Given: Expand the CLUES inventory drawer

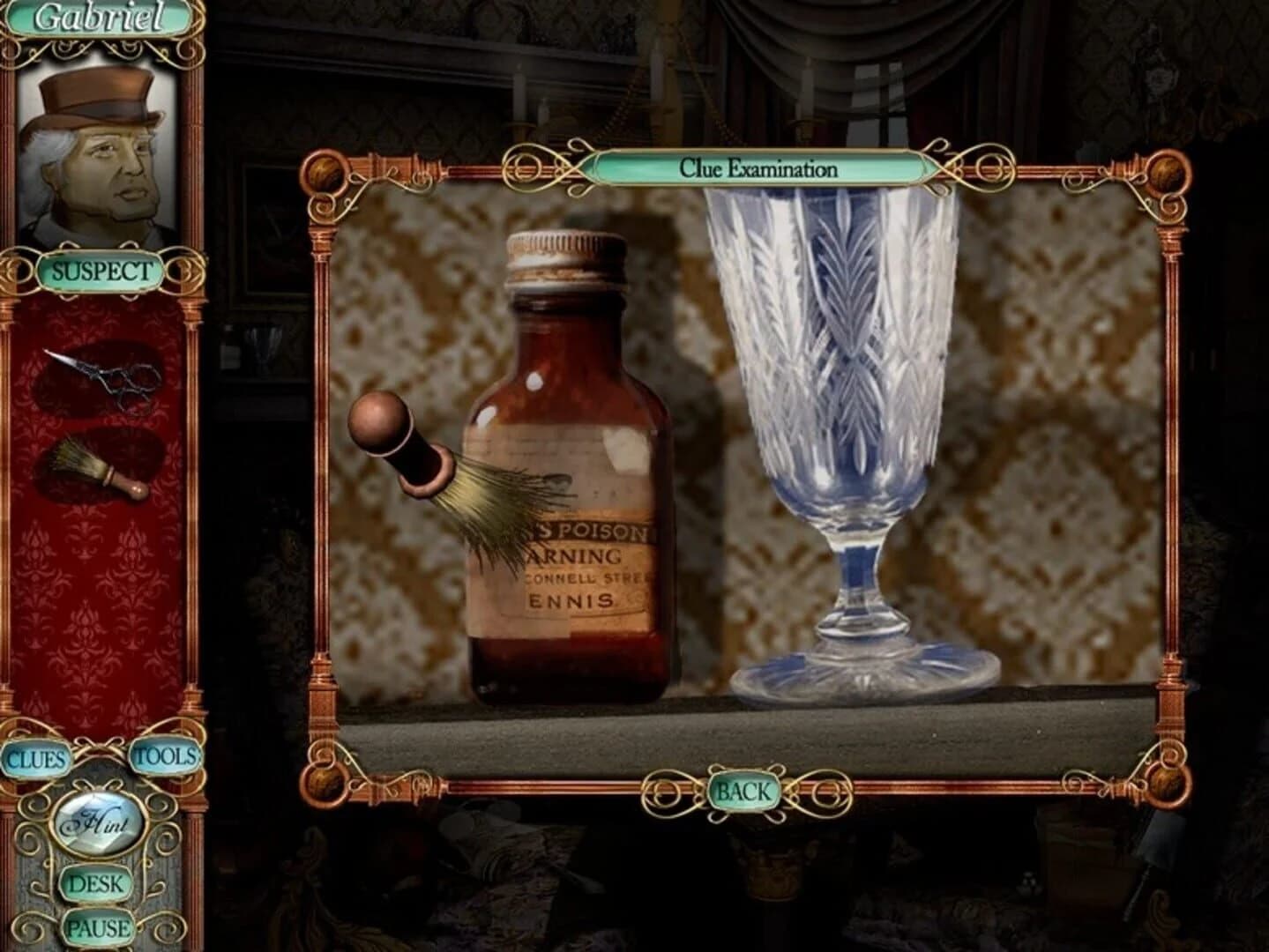Looking at the screenshot, I should 37,758.
